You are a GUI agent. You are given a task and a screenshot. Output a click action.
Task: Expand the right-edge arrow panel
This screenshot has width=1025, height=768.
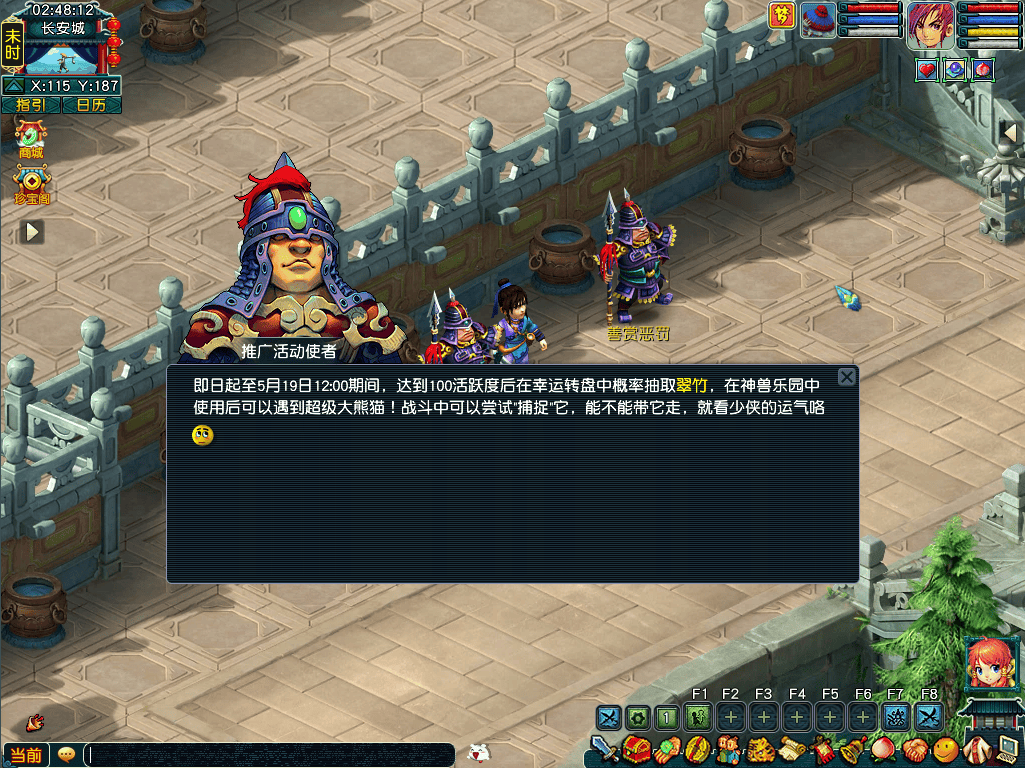pos(1010,132)
